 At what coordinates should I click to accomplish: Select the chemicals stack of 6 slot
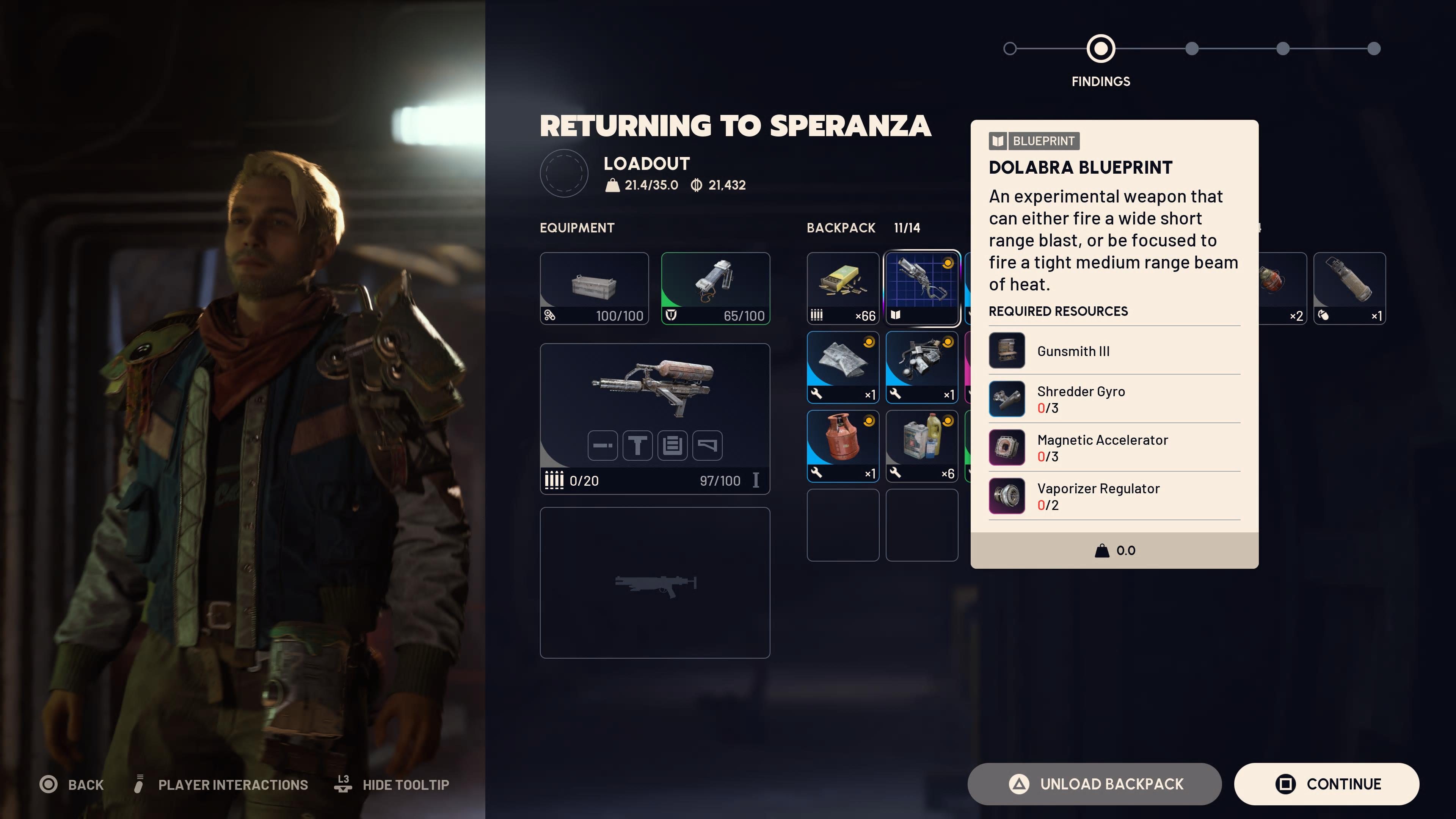click(x=922, y=446)
